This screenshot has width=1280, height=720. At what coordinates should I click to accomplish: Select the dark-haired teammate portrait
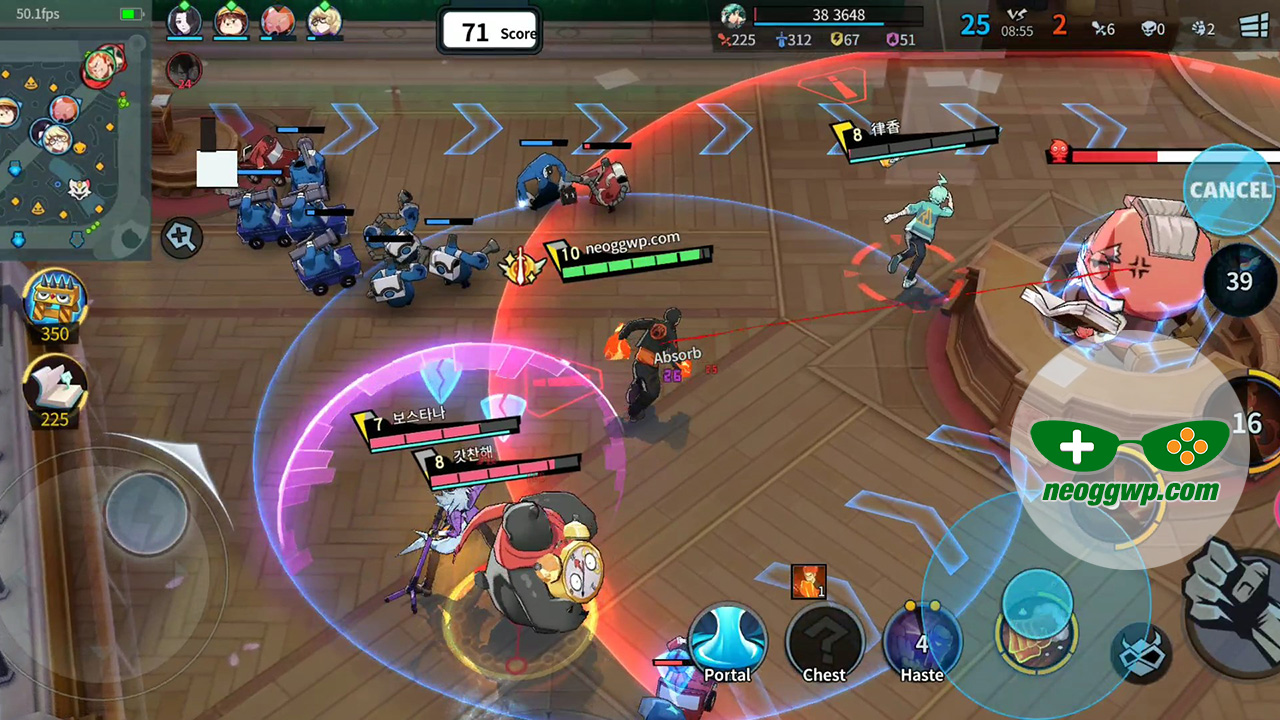[x=184, y=20]
